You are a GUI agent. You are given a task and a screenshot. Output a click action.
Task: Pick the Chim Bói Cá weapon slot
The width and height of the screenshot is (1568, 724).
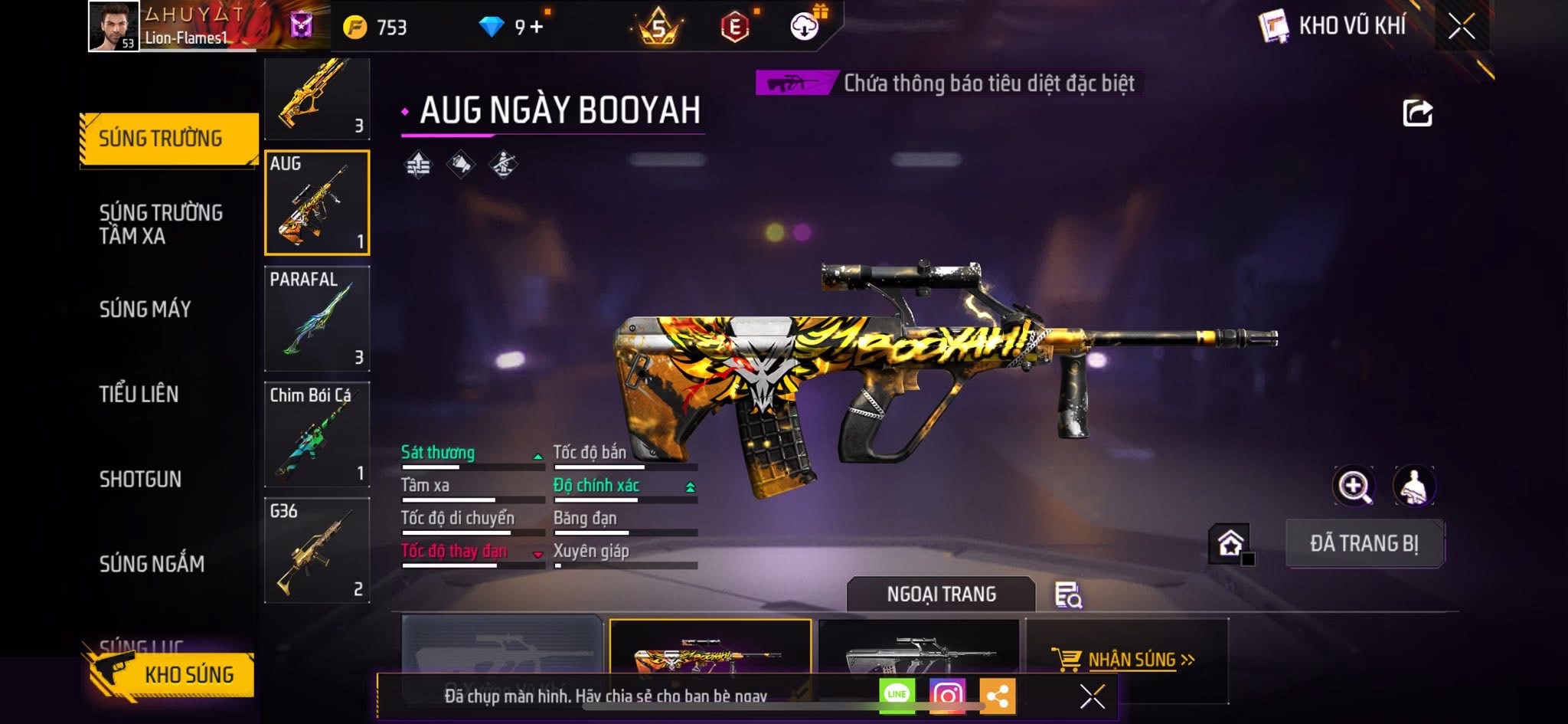tap(317, 434)
